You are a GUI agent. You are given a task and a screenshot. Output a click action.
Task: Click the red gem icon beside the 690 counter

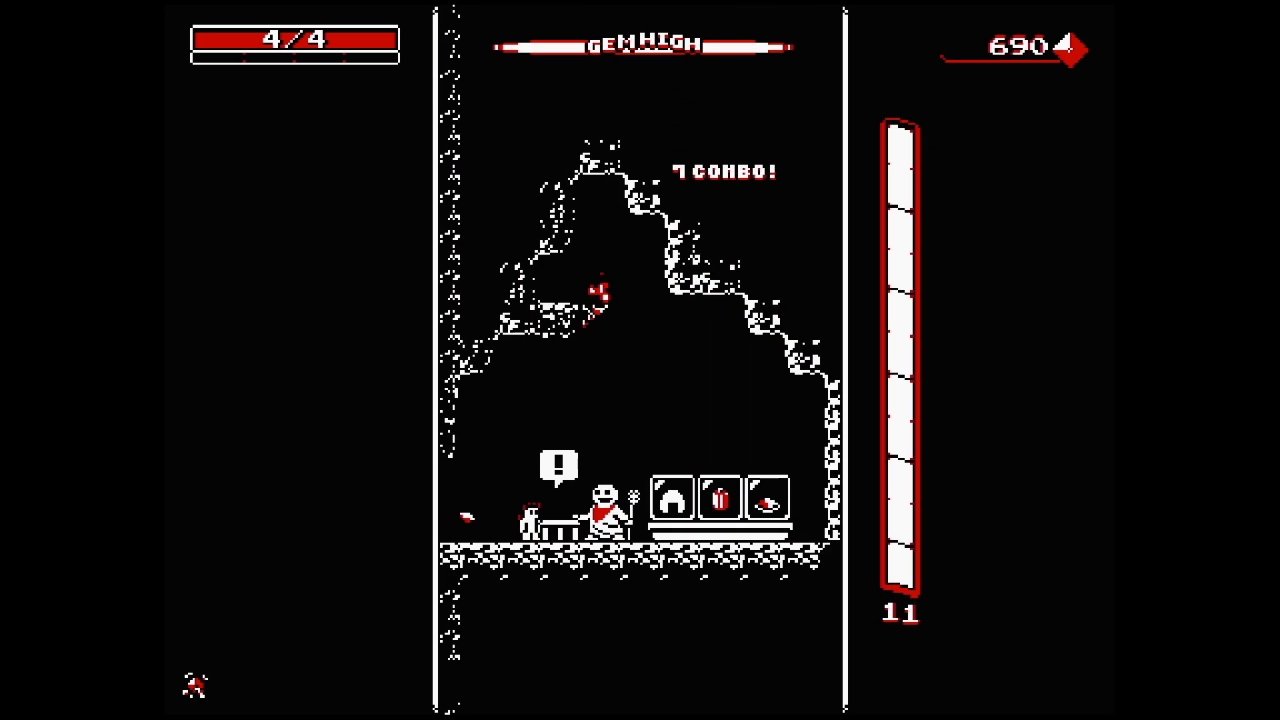[1073, 48]
